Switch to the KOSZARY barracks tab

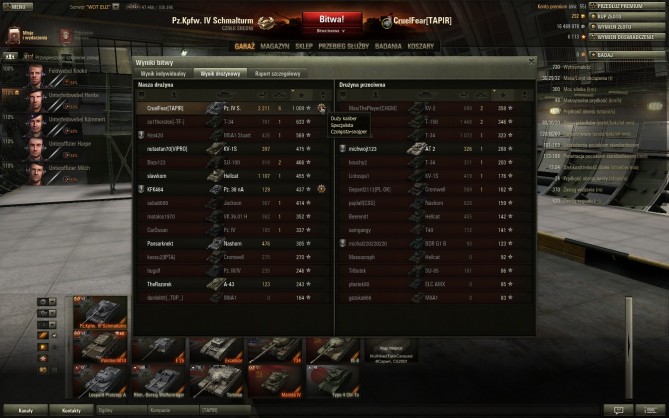click(421, 45)
